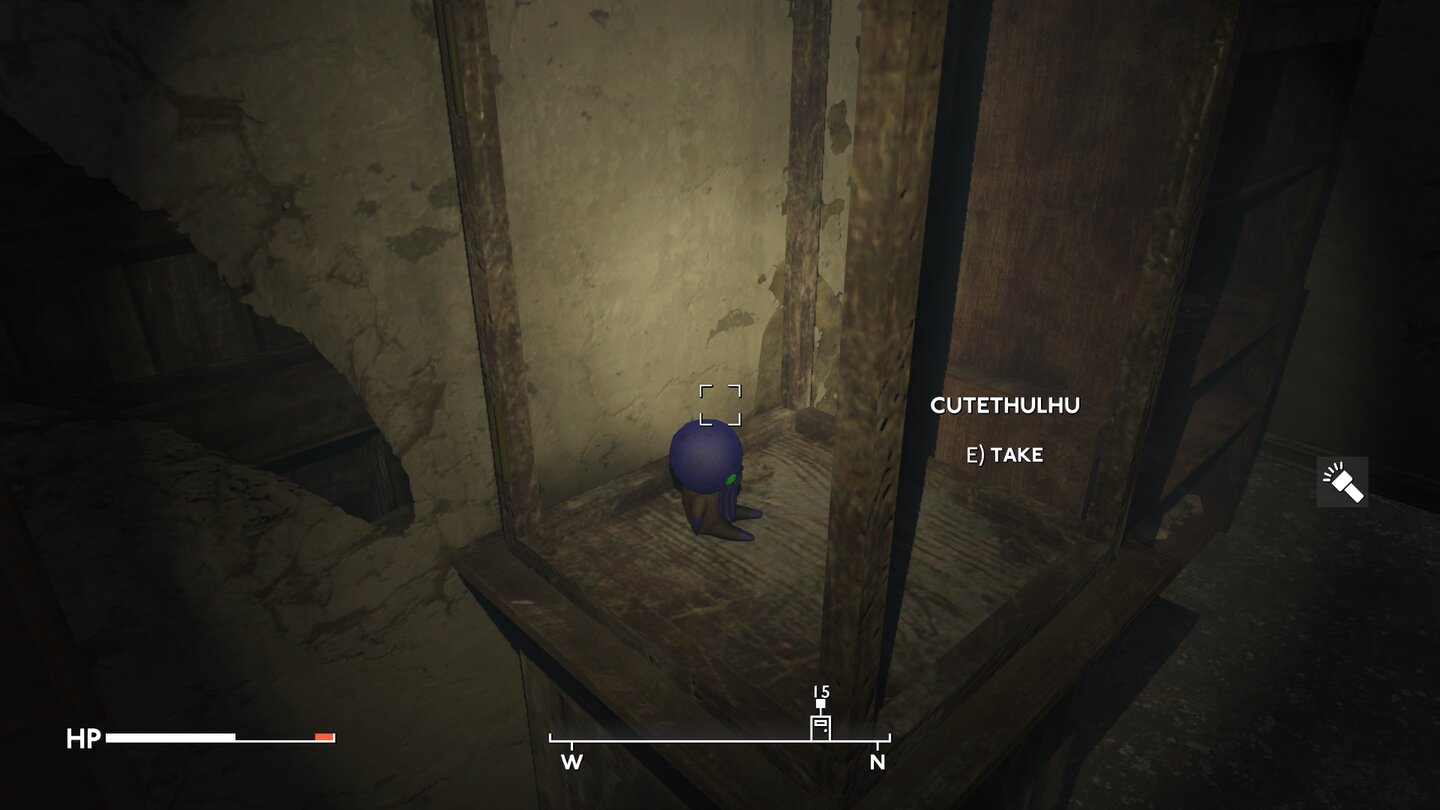Select the CUTETHULHU item label
The image size is (1440, 810).
pos(1004,405)
